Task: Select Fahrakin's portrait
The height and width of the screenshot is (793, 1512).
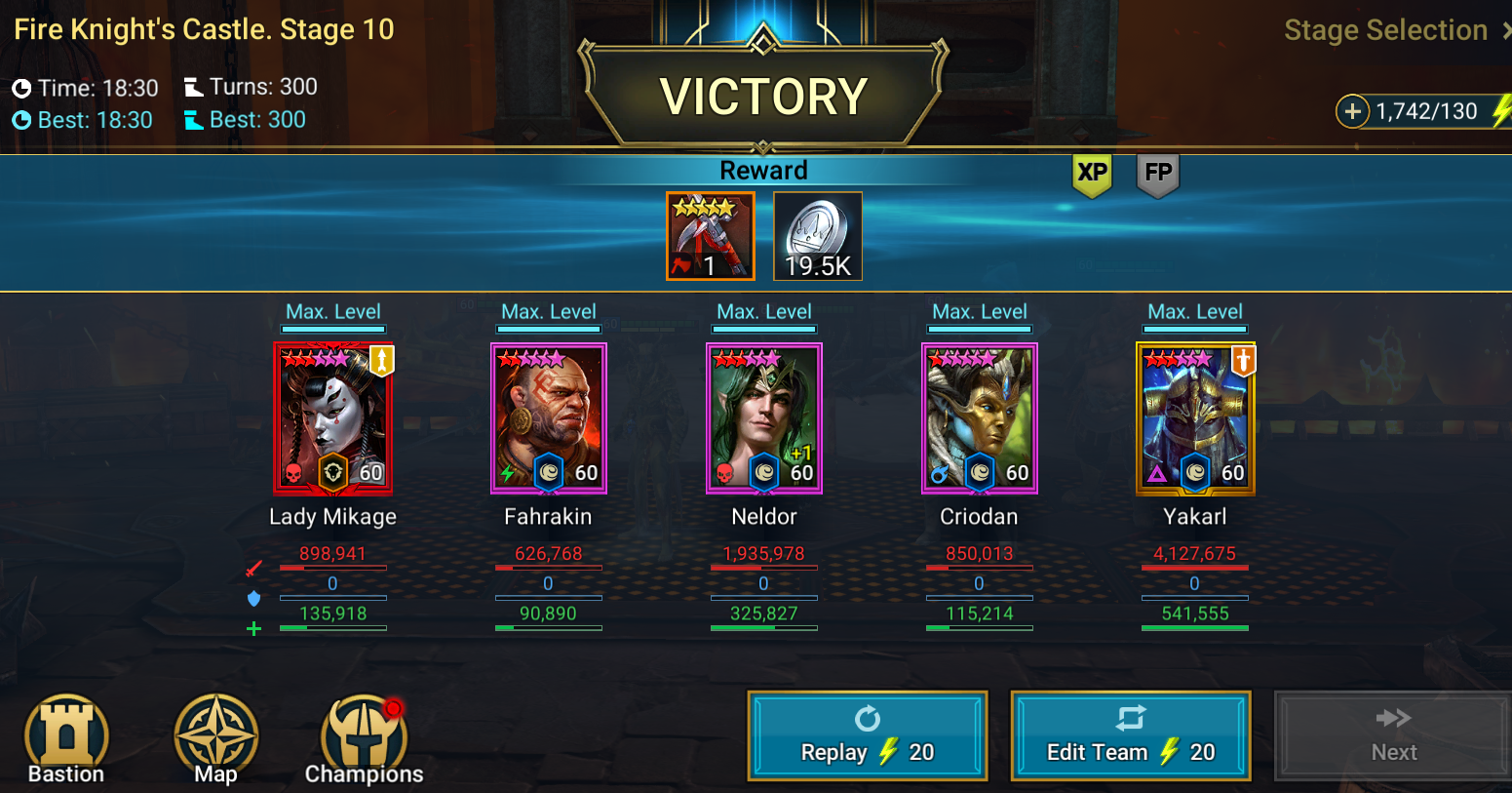Action: [x=548, y=418]
